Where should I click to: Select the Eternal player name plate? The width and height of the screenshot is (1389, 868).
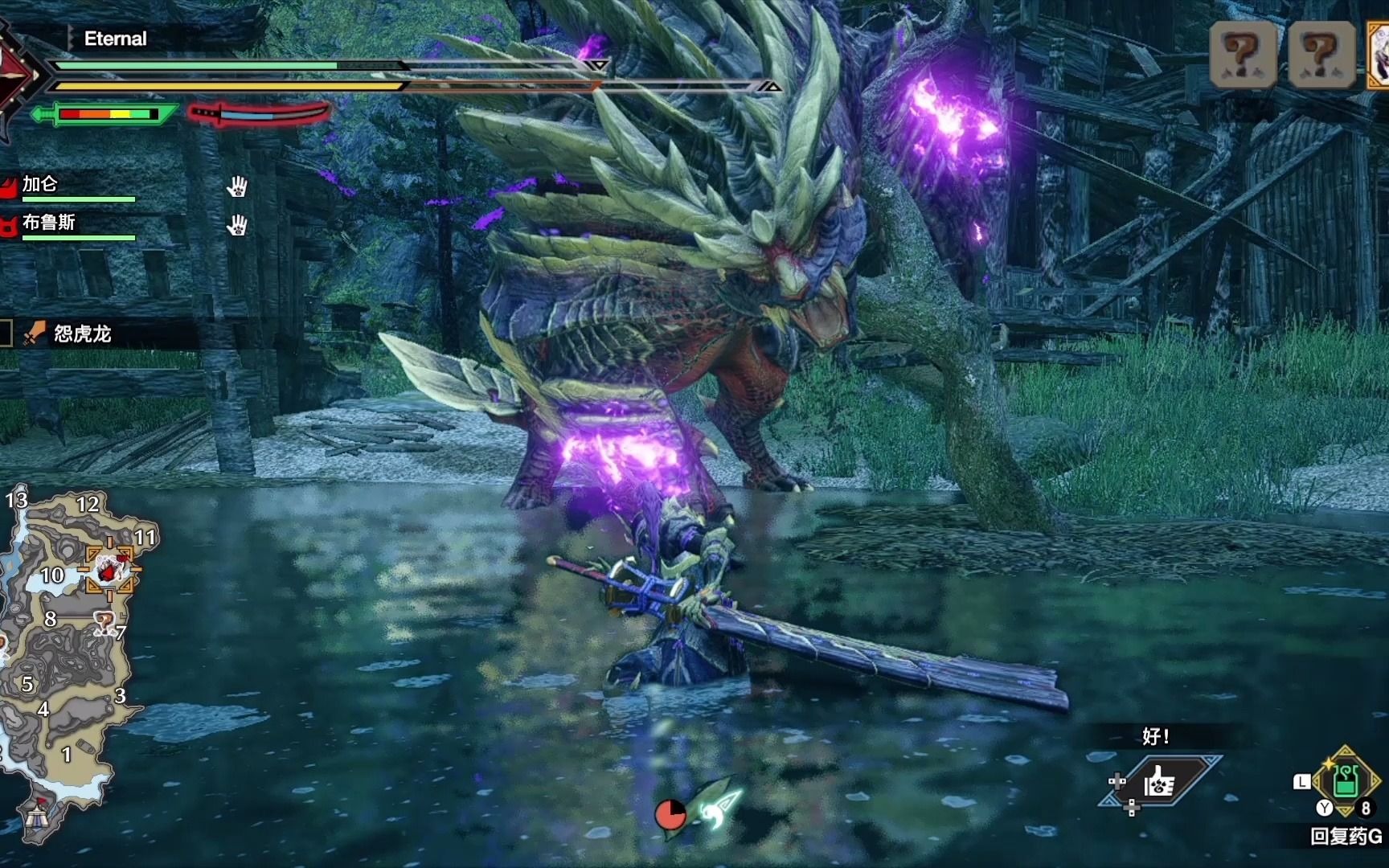(116, 39)
